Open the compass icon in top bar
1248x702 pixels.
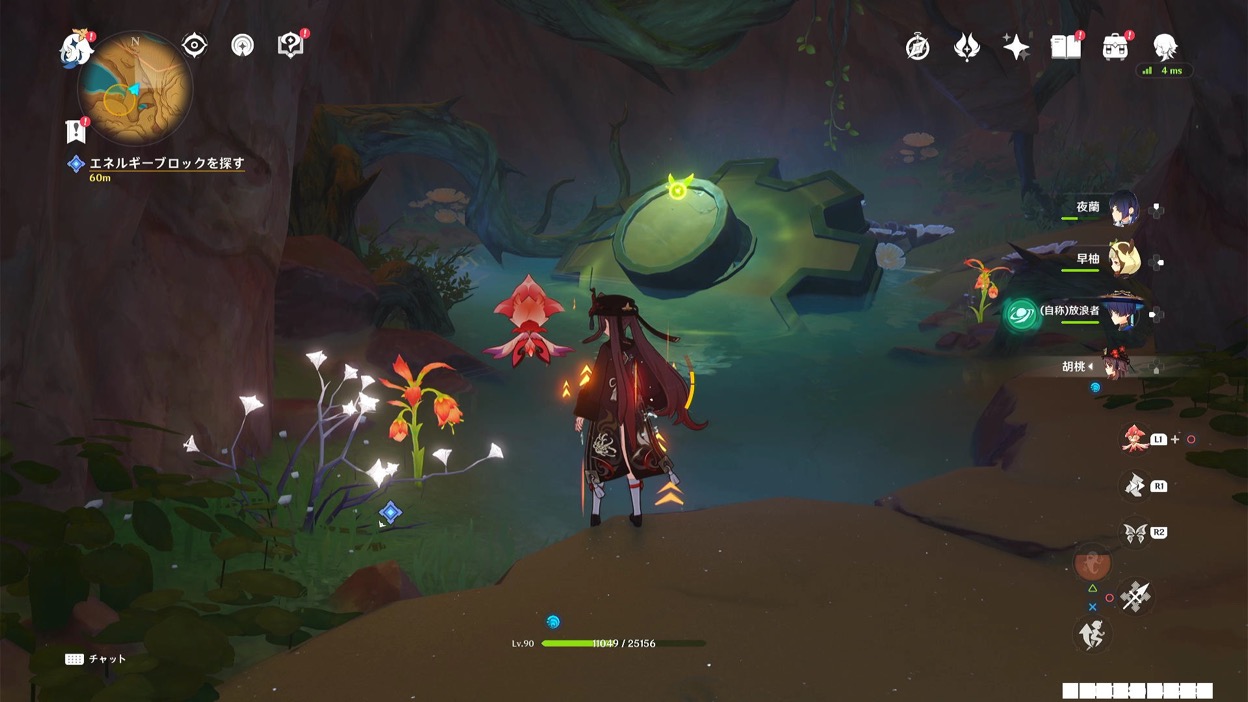pos(917,47)
